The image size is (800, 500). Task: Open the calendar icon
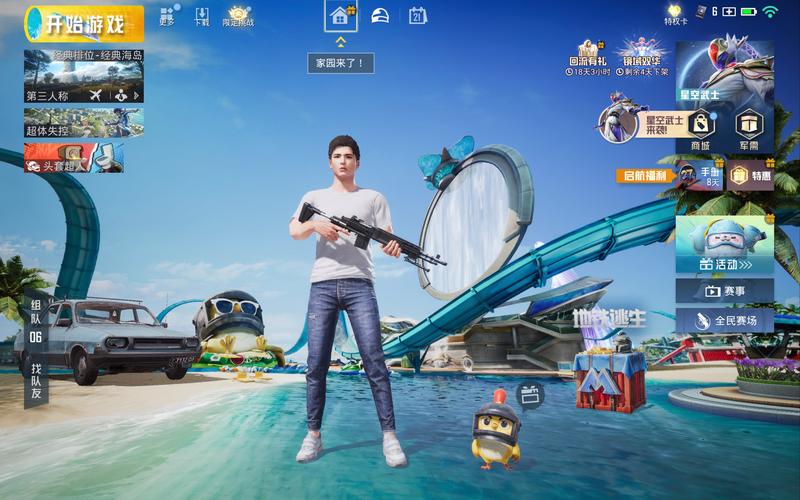[418, 16]
